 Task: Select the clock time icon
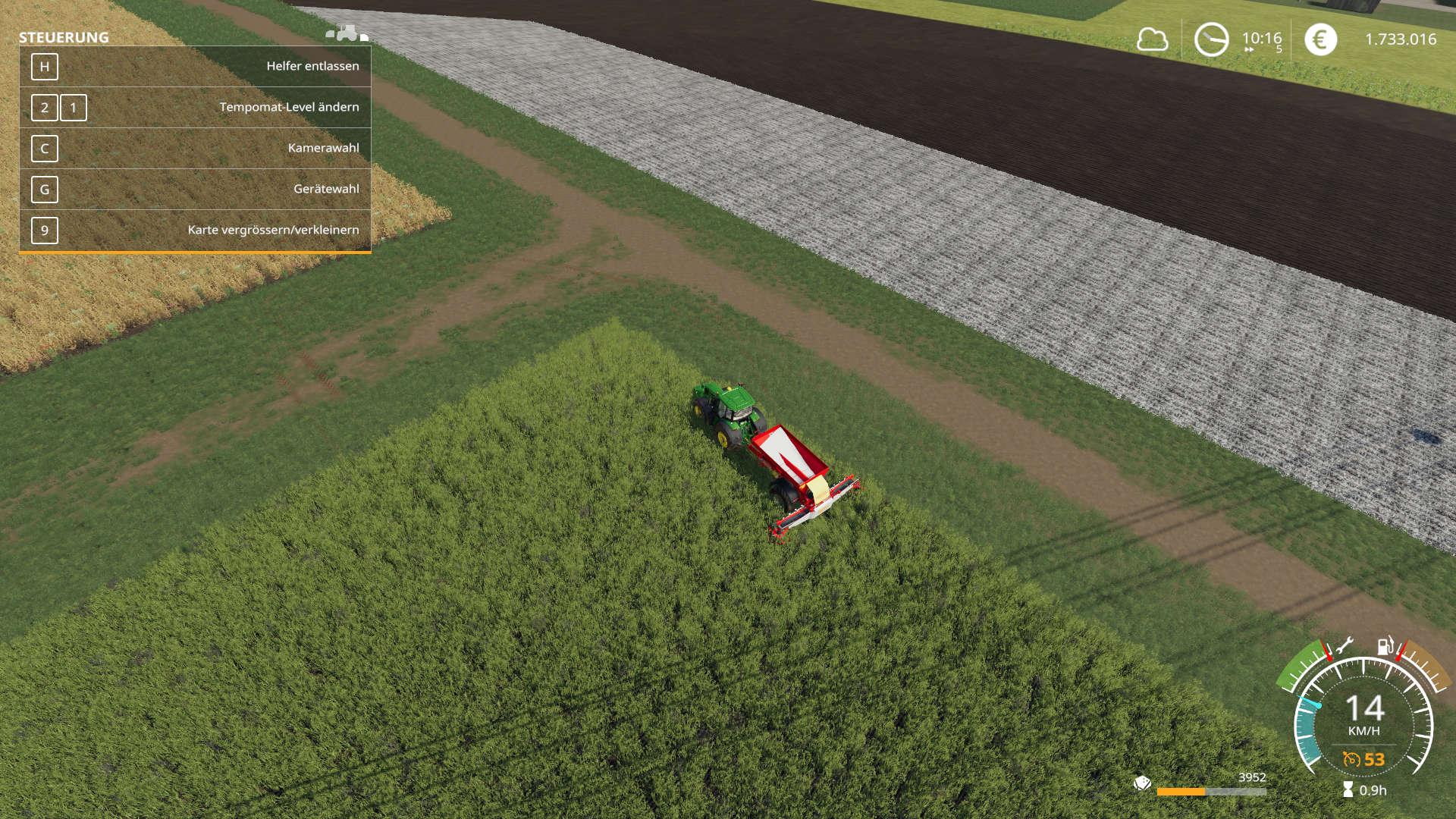tap(1211, 39)
